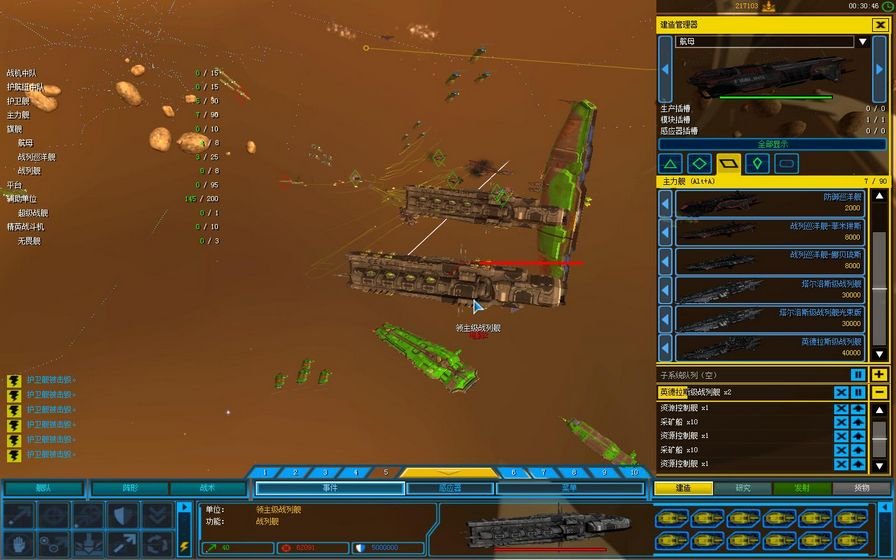Open the 阵形 formation menu
Viewport: 896px width, 560px height.
pos(129,488)
